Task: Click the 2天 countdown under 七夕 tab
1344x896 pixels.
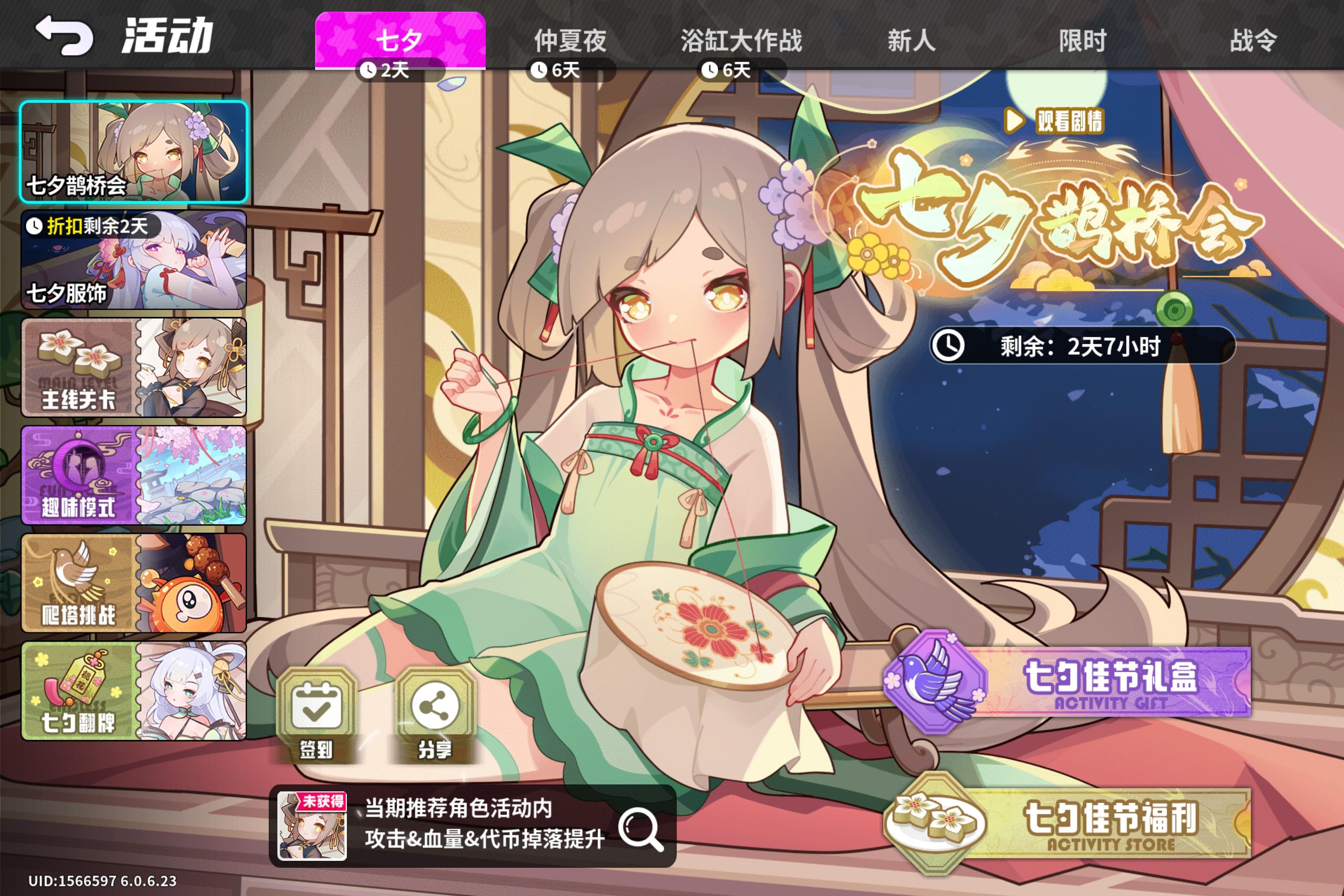Action: 400,70
